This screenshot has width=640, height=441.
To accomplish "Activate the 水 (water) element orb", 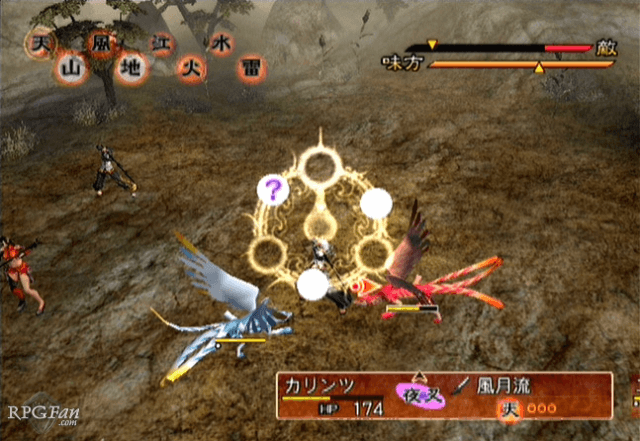I will pos(221,44).
